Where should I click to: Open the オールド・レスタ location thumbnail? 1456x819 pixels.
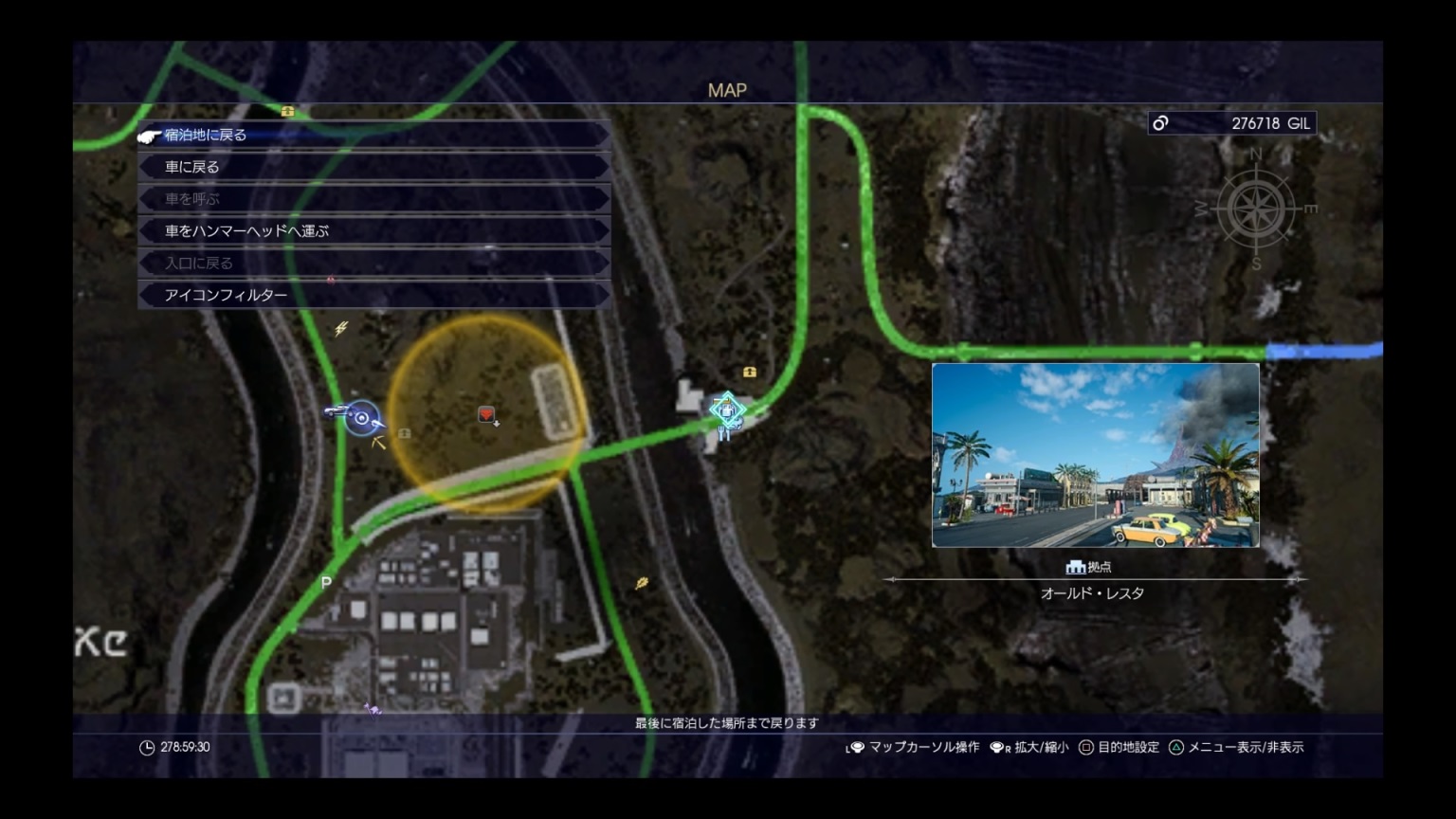[1095, 455]
